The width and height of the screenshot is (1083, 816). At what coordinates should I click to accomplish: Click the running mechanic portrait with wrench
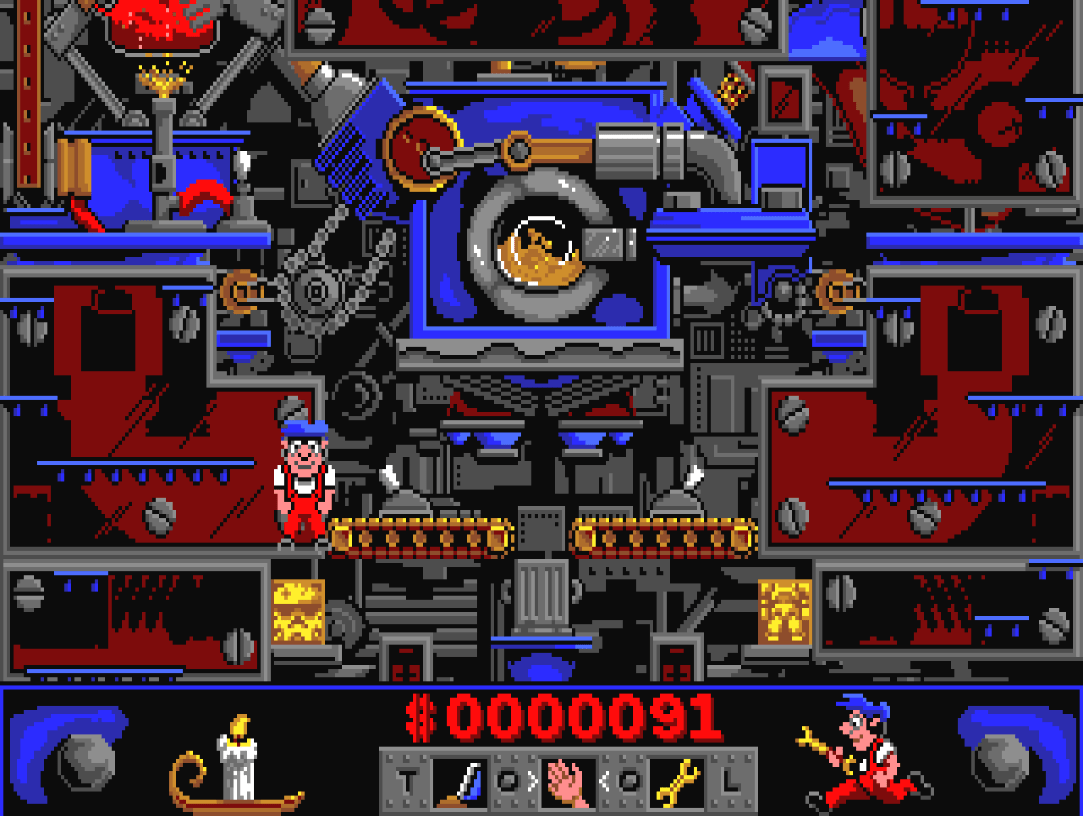[x=861, y=750]
